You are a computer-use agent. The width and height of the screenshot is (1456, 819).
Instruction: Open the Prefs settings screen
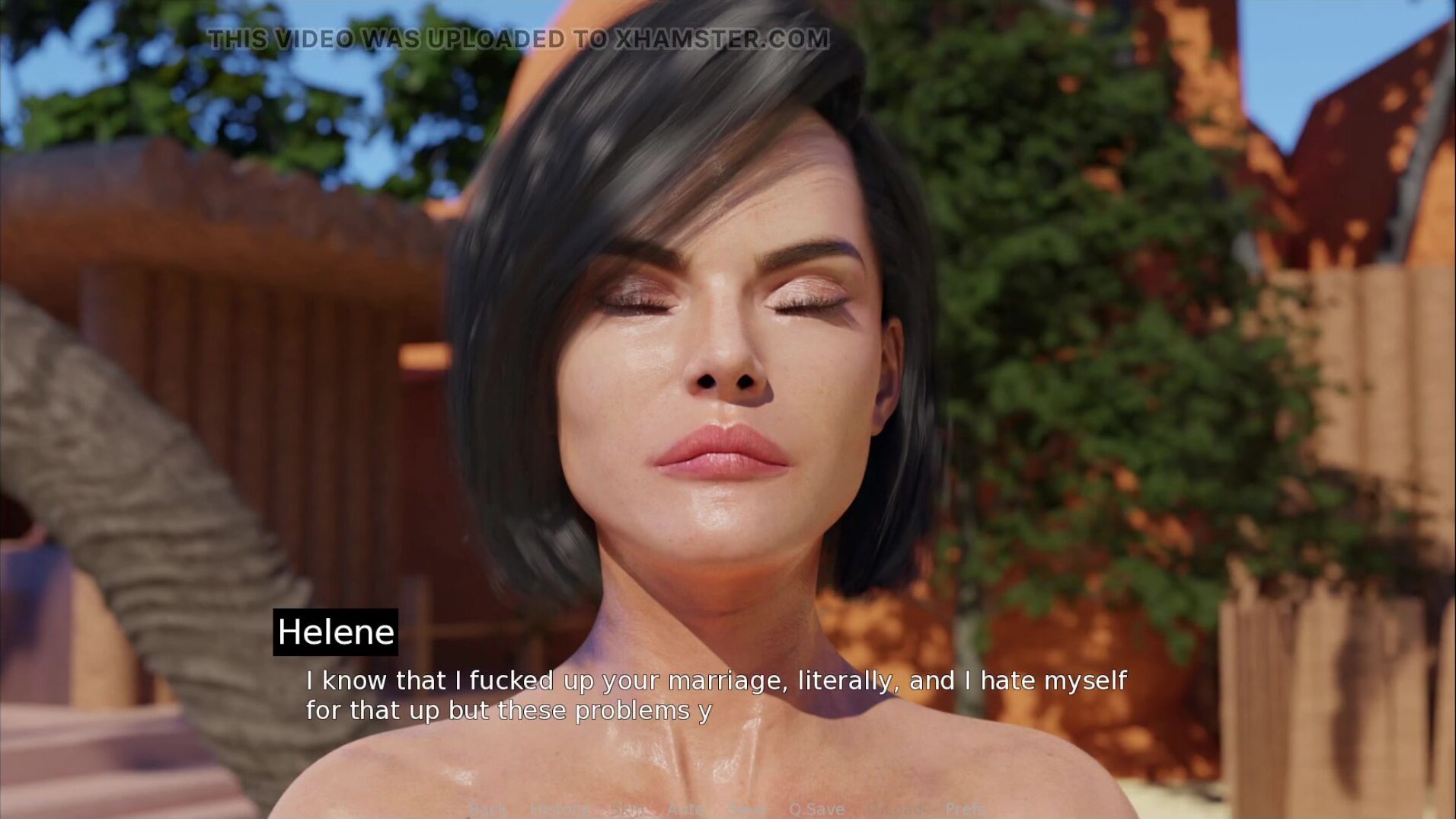click(965, 809)
